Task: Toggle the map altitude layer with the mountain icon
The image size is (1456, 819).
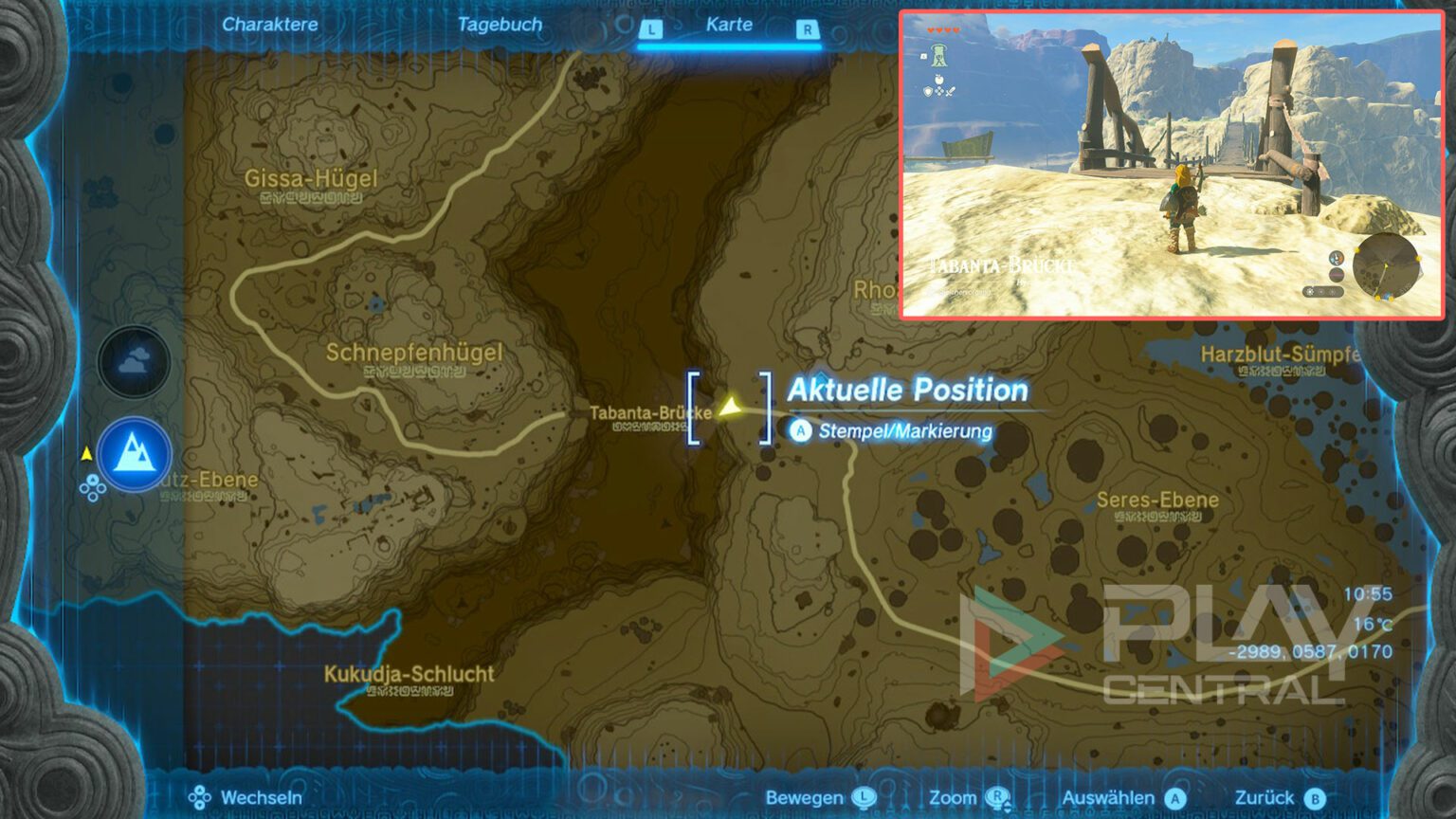Action: [133, 453]
